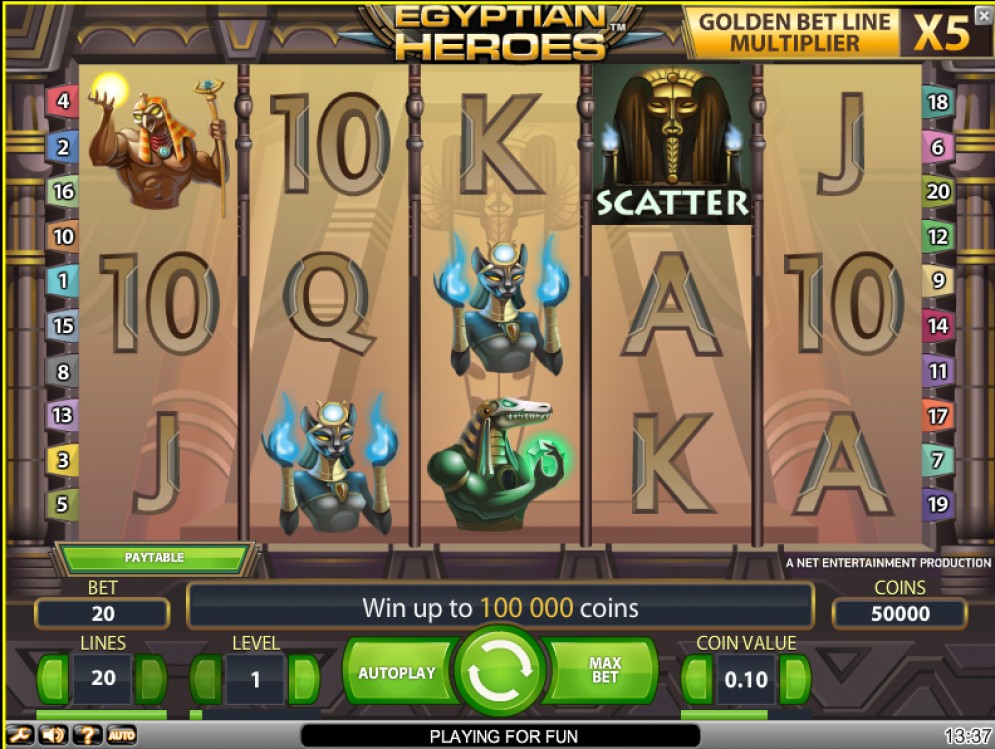Choose bet line 5 marker
Screen dimensions: 995x749
(x=63, y=504)
